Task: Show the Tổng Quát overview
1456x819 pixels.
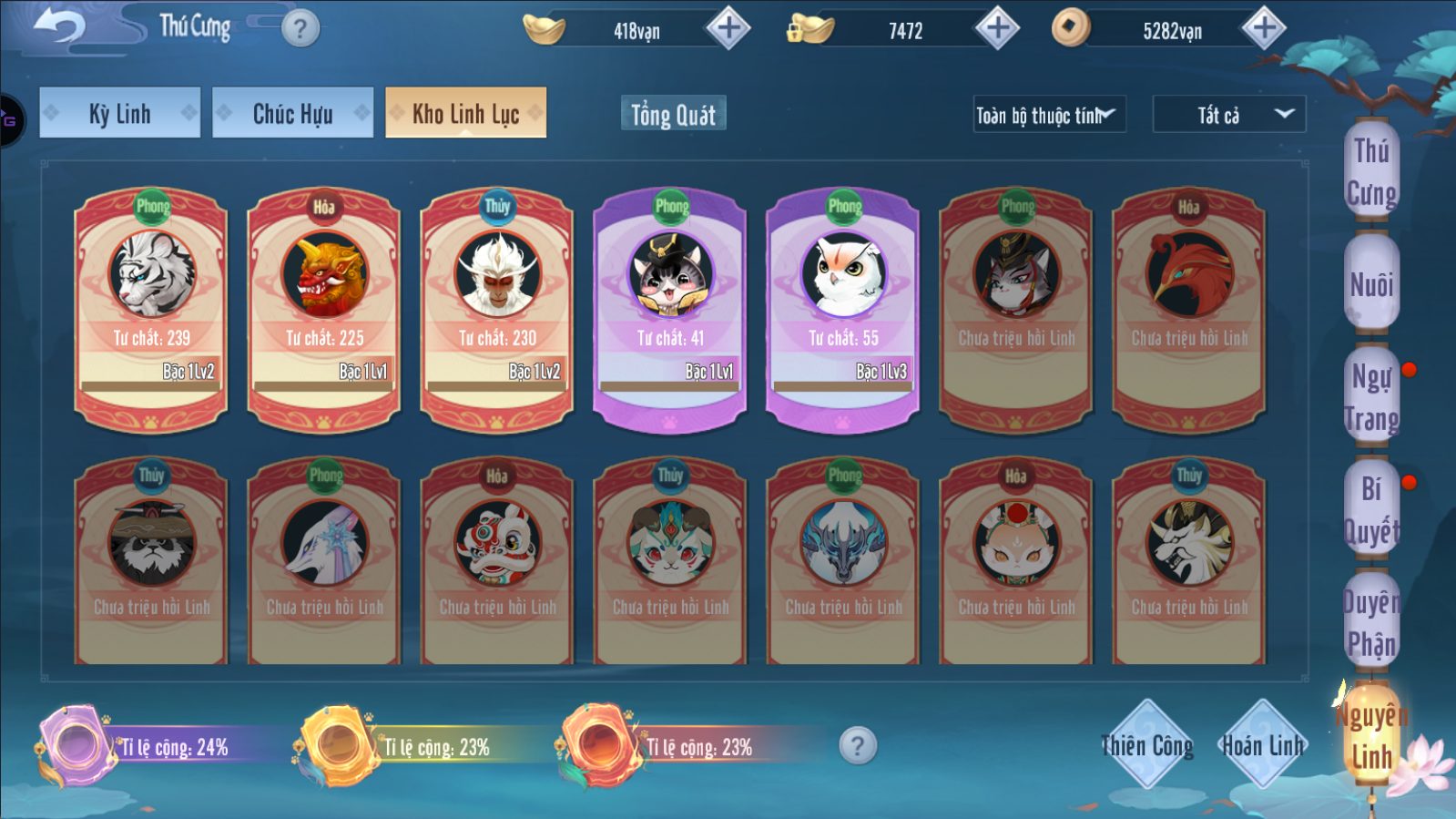Action: tap(673, 115)
